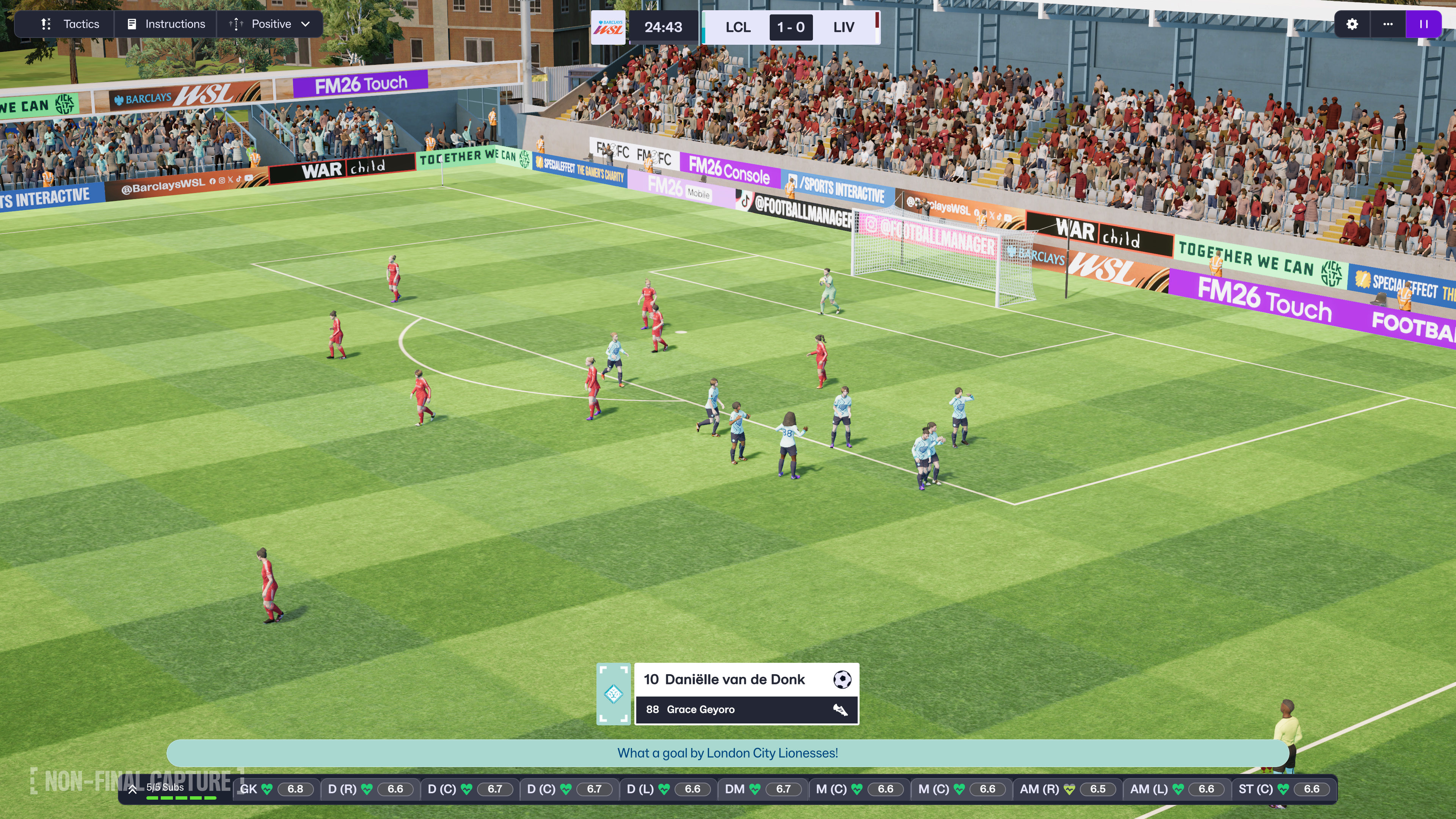This screenshot has width=1456, height=819.
Task: Open the three-dot more options menu
Action: point(1388,24)
